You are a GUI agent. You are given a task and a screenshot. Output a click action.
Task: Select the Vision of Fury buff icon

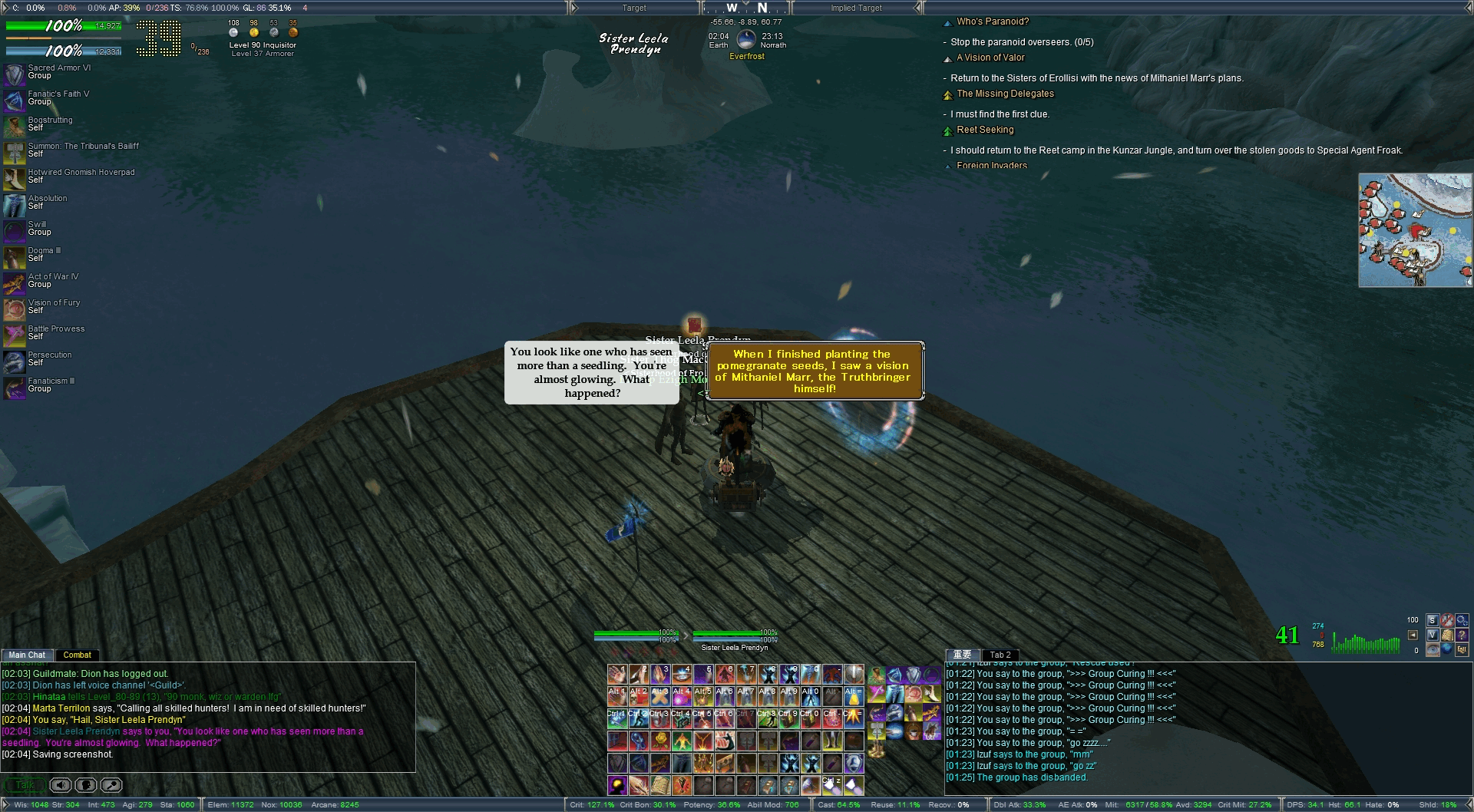click(x=15, y=309)
